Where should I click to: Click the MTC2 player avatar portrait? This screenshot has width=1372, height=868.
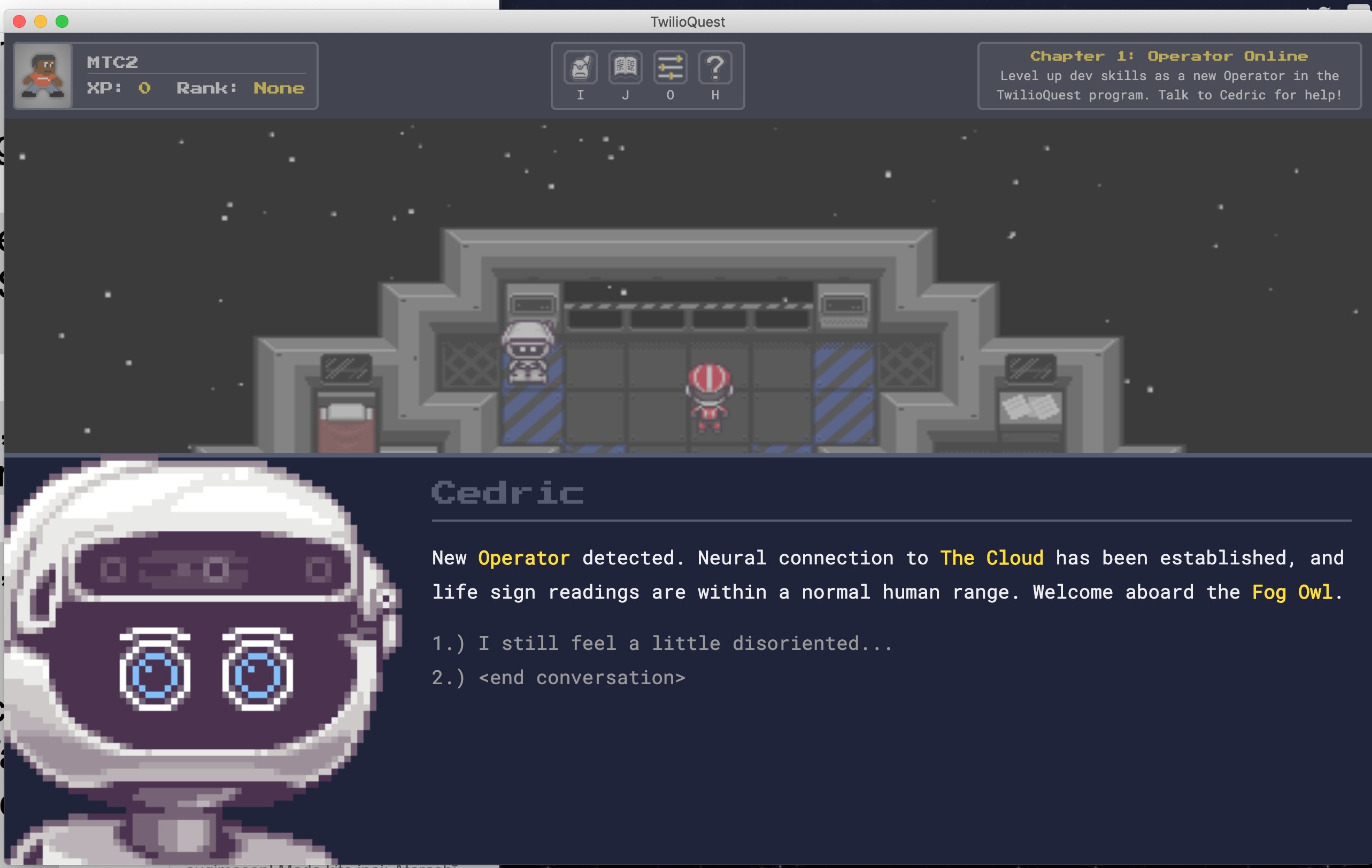tap(43, 76)
